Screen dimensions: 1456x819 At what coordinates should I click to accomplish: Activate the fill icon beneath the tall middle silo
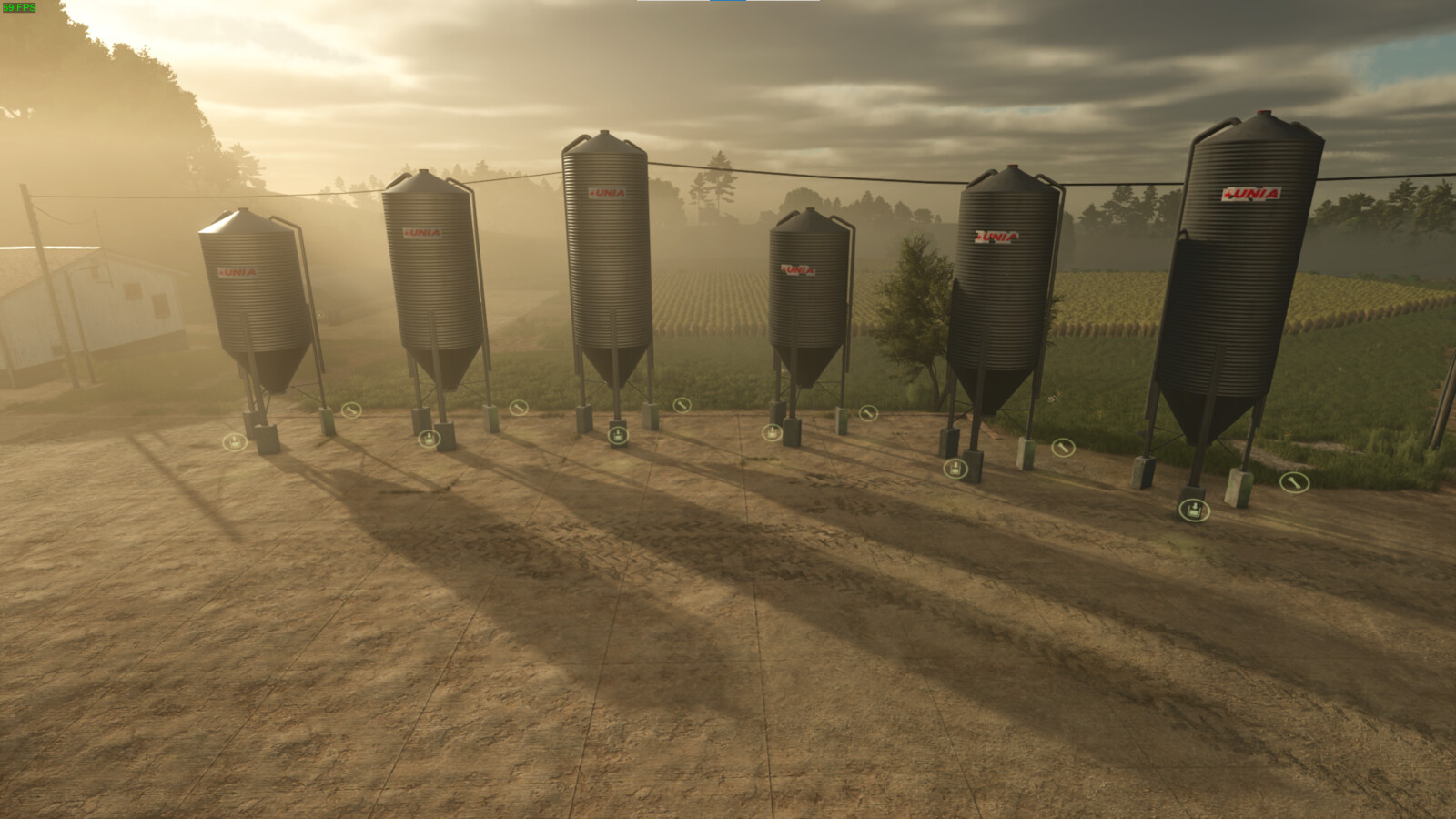[x=617, y=437]
